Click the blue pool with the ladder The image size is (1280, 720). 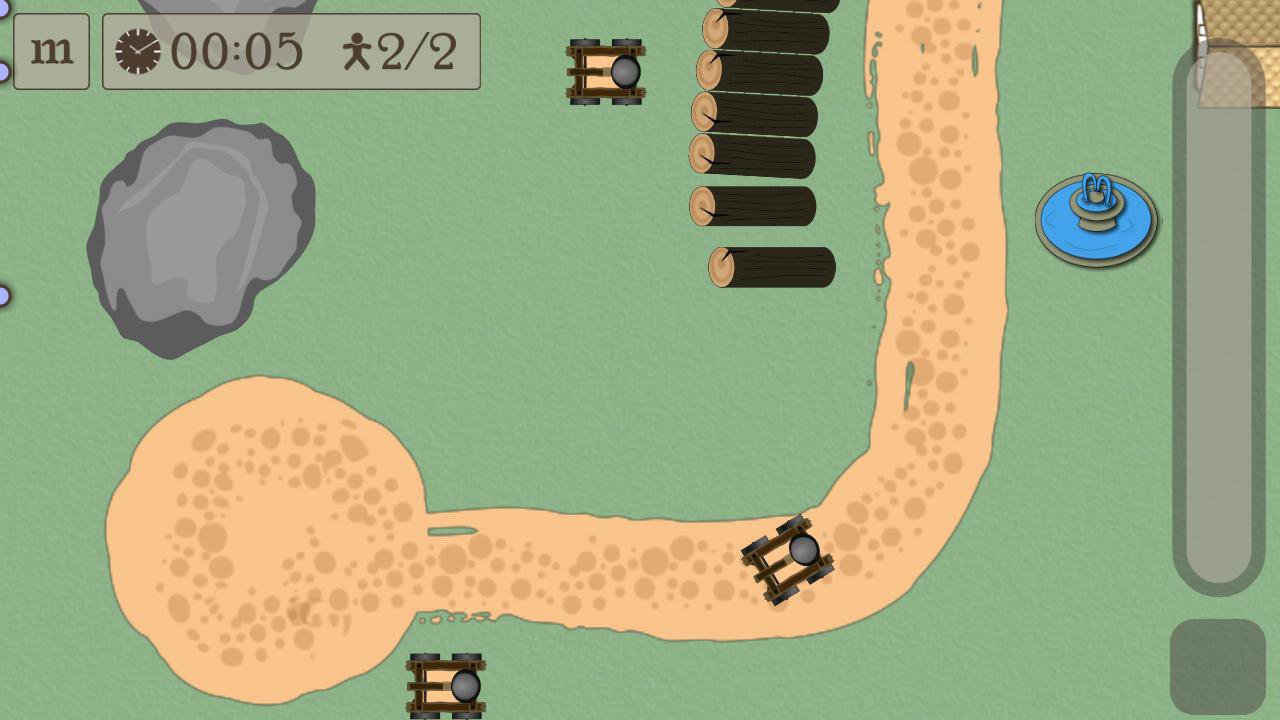(x=1096, y=218)
